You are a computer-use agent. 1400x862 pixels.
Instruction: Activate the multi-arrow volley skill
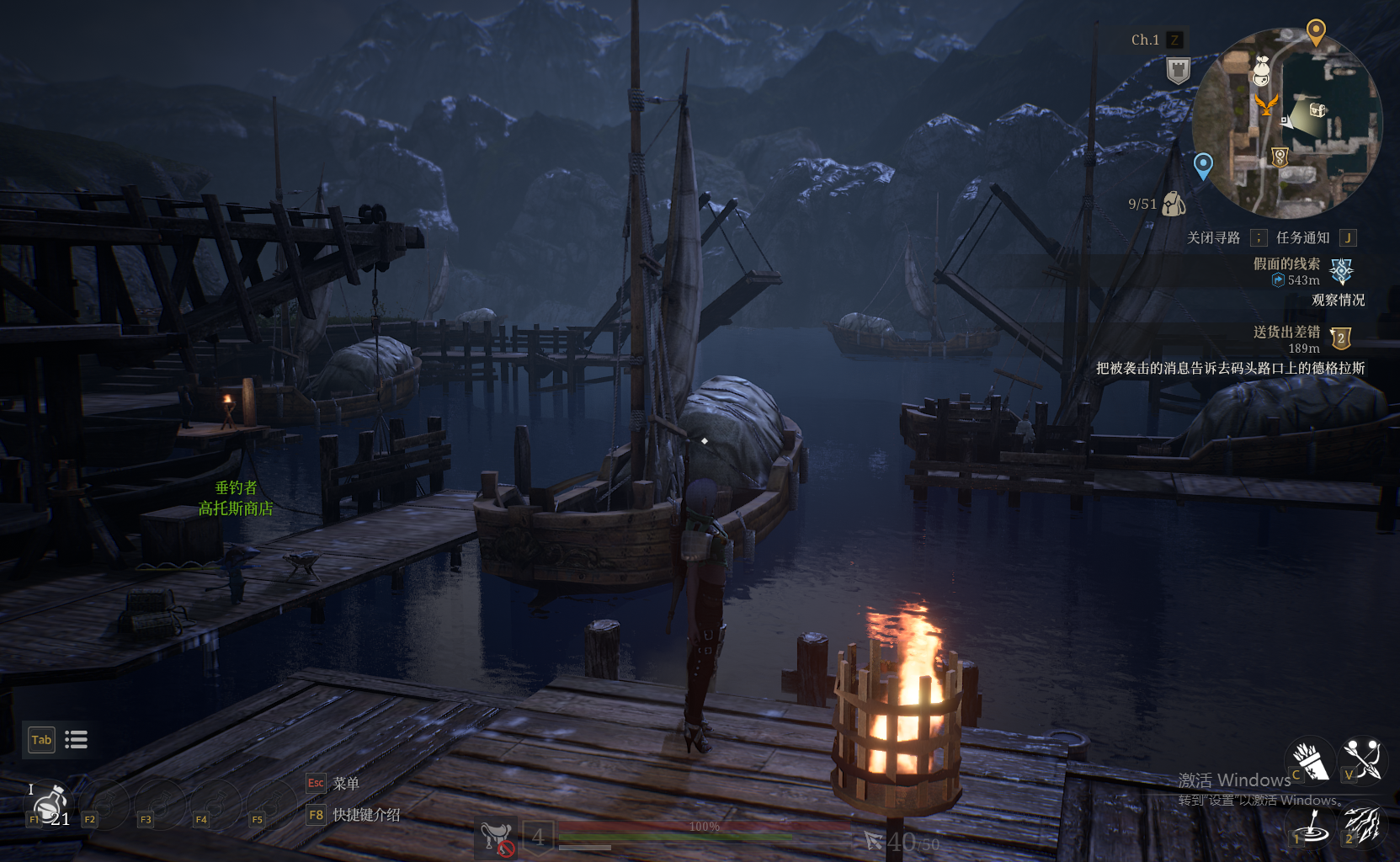pyautogui.click(x=1362, y=825)
